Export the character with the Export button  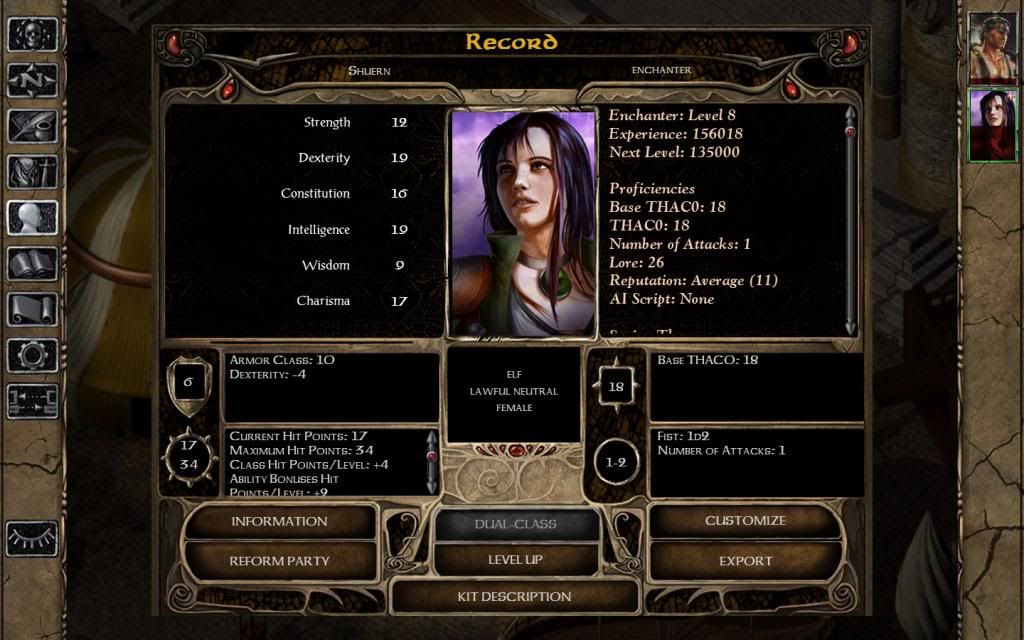[745, 561]
